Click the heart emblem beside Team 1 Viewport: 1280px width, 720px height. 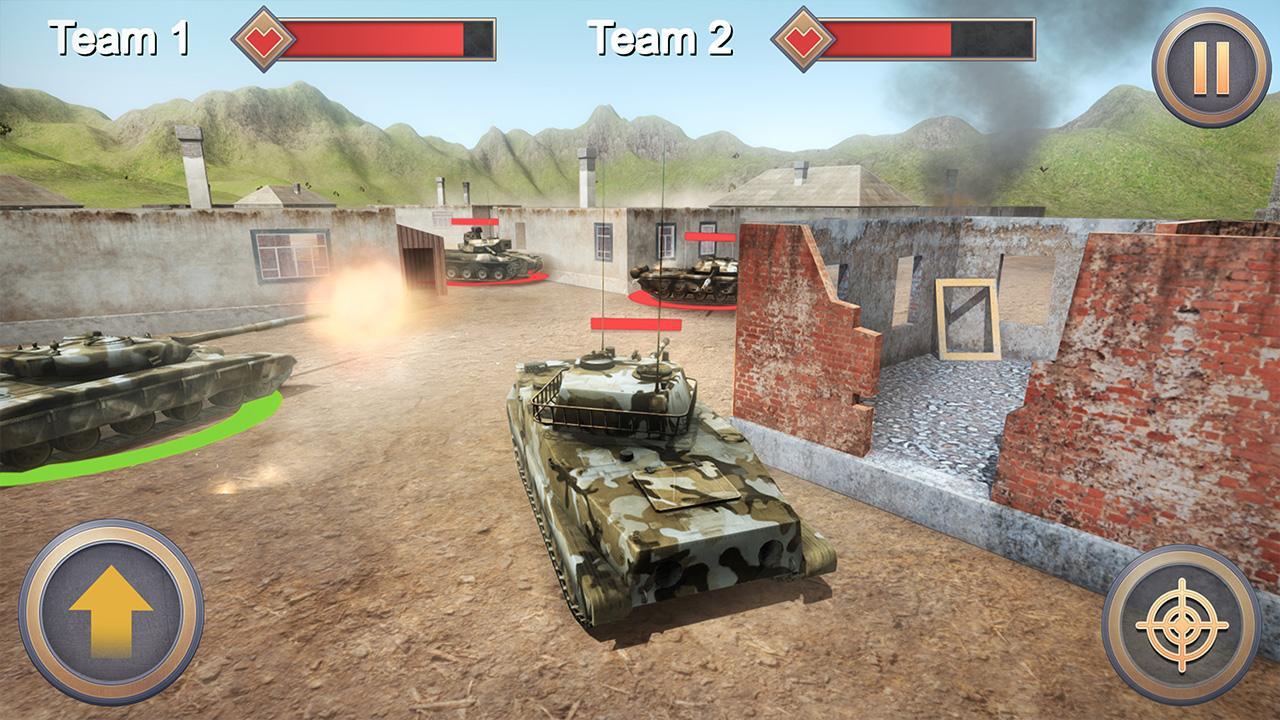[262, 40]
